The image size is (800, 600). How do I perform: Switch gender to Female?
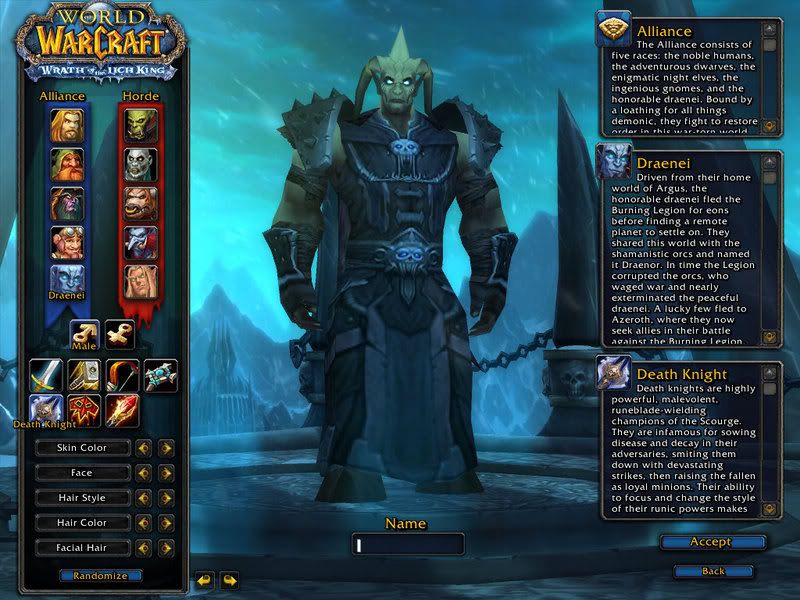[121, 335]
